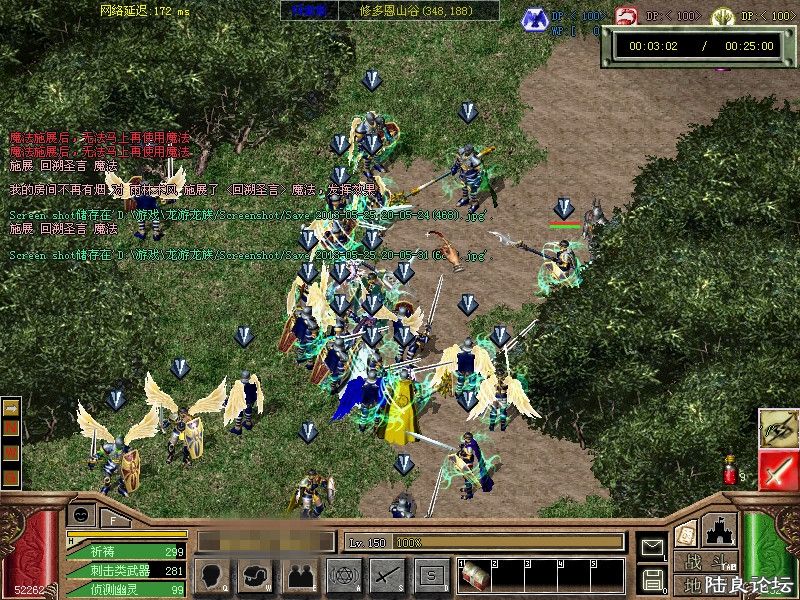
Task: Select the lightning scroll magic icon
Action: click(778, 428)
